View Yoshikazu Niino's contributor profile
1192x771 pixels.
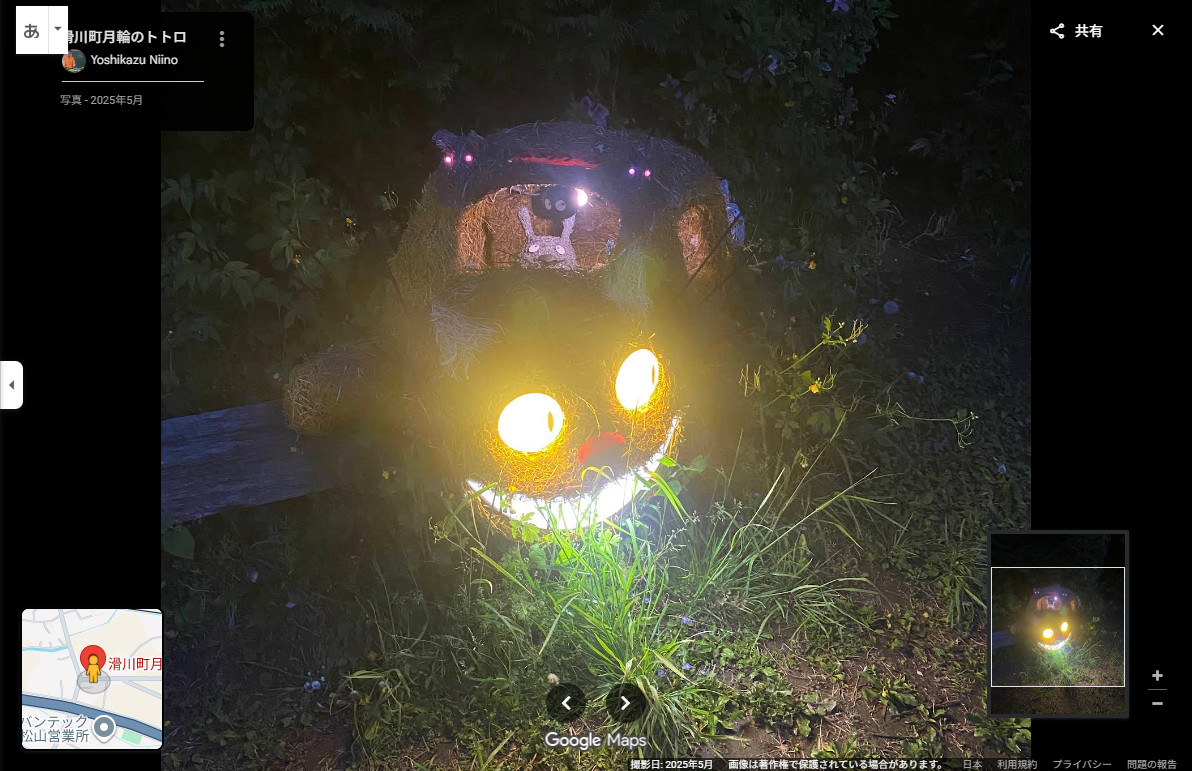[x=133, y=60]
